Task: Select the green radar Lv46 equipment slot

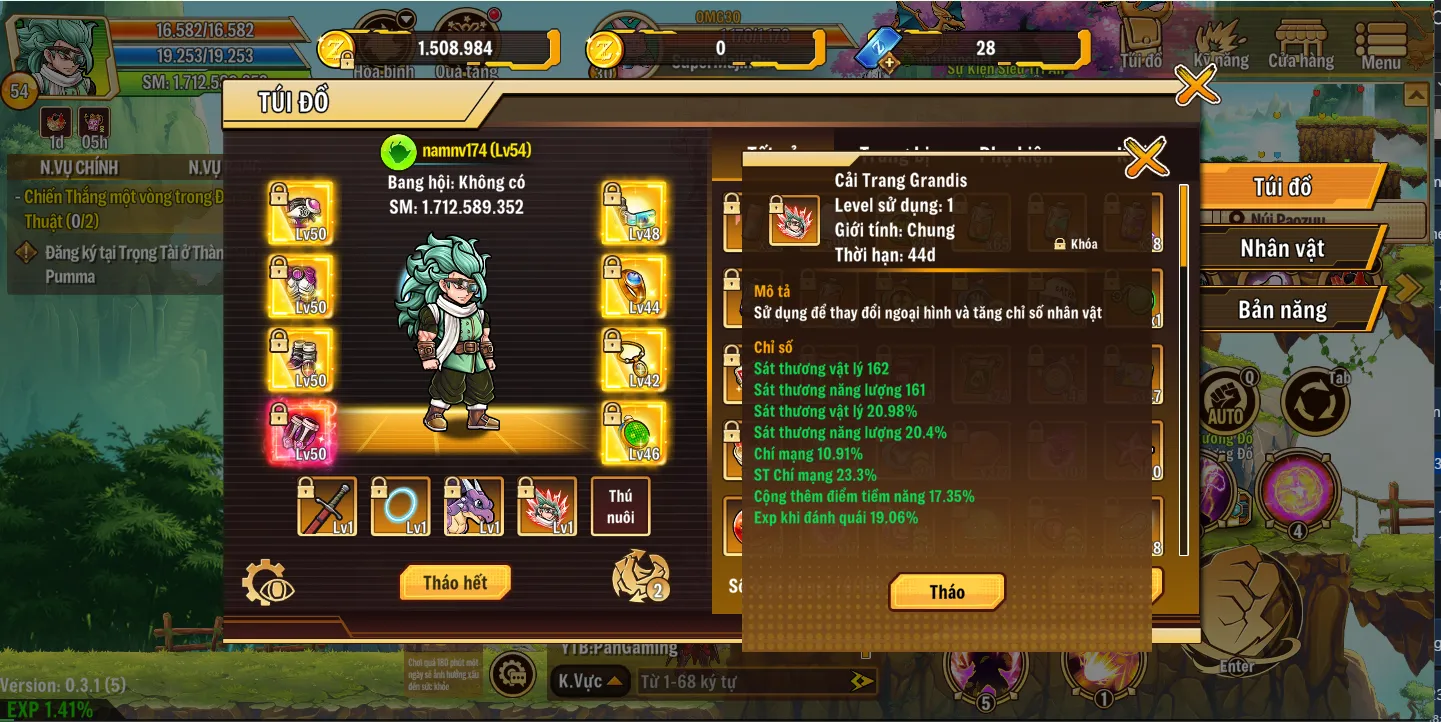Action: [x=634, y=433]
